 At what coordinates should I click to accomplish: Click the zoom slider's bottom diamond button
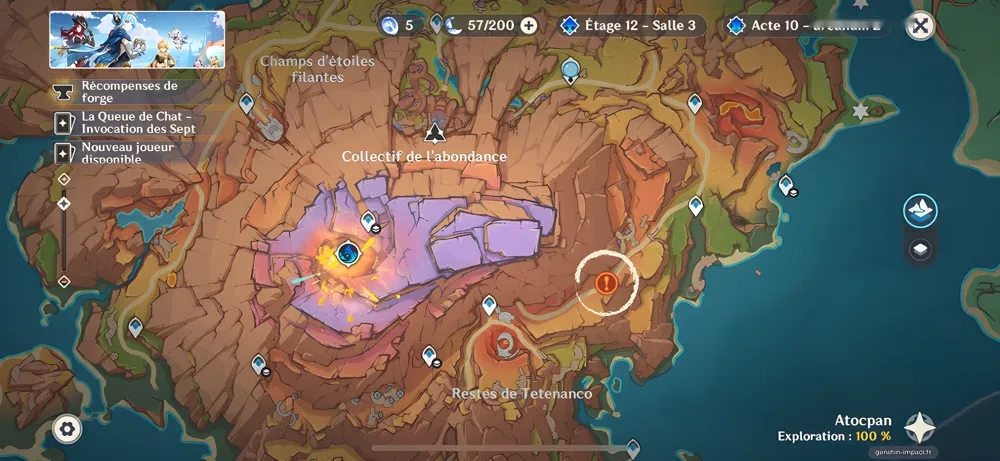click(64, 281)
